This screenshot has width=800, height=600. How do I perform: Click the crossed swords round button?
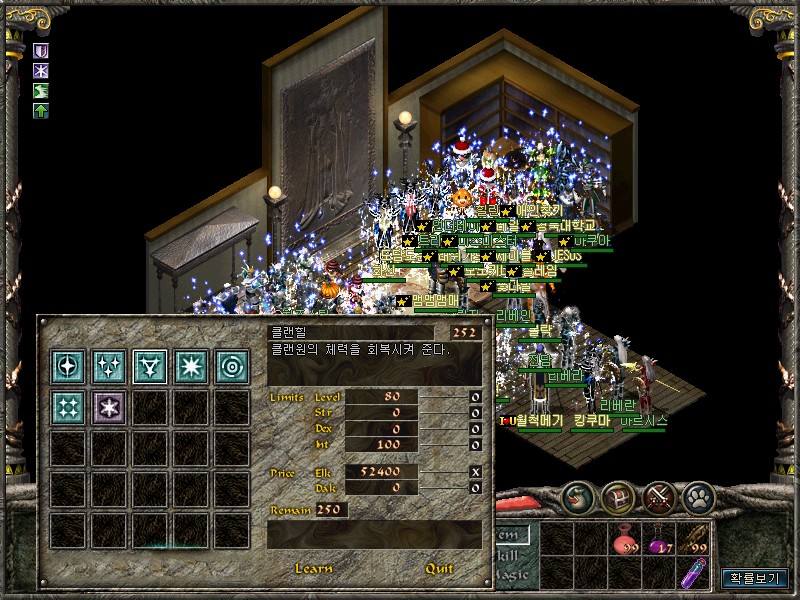tap(659, 497)
